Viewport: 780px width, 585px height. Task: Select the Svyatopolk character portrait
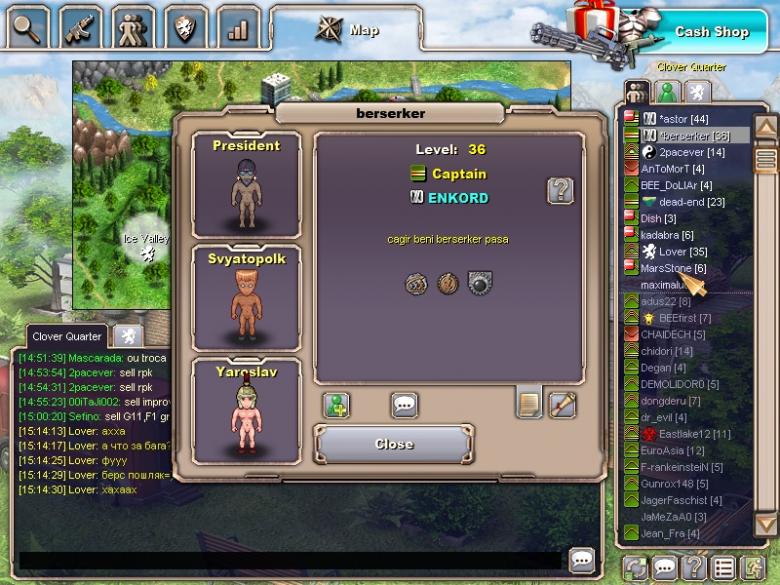(x=246, y=298)
